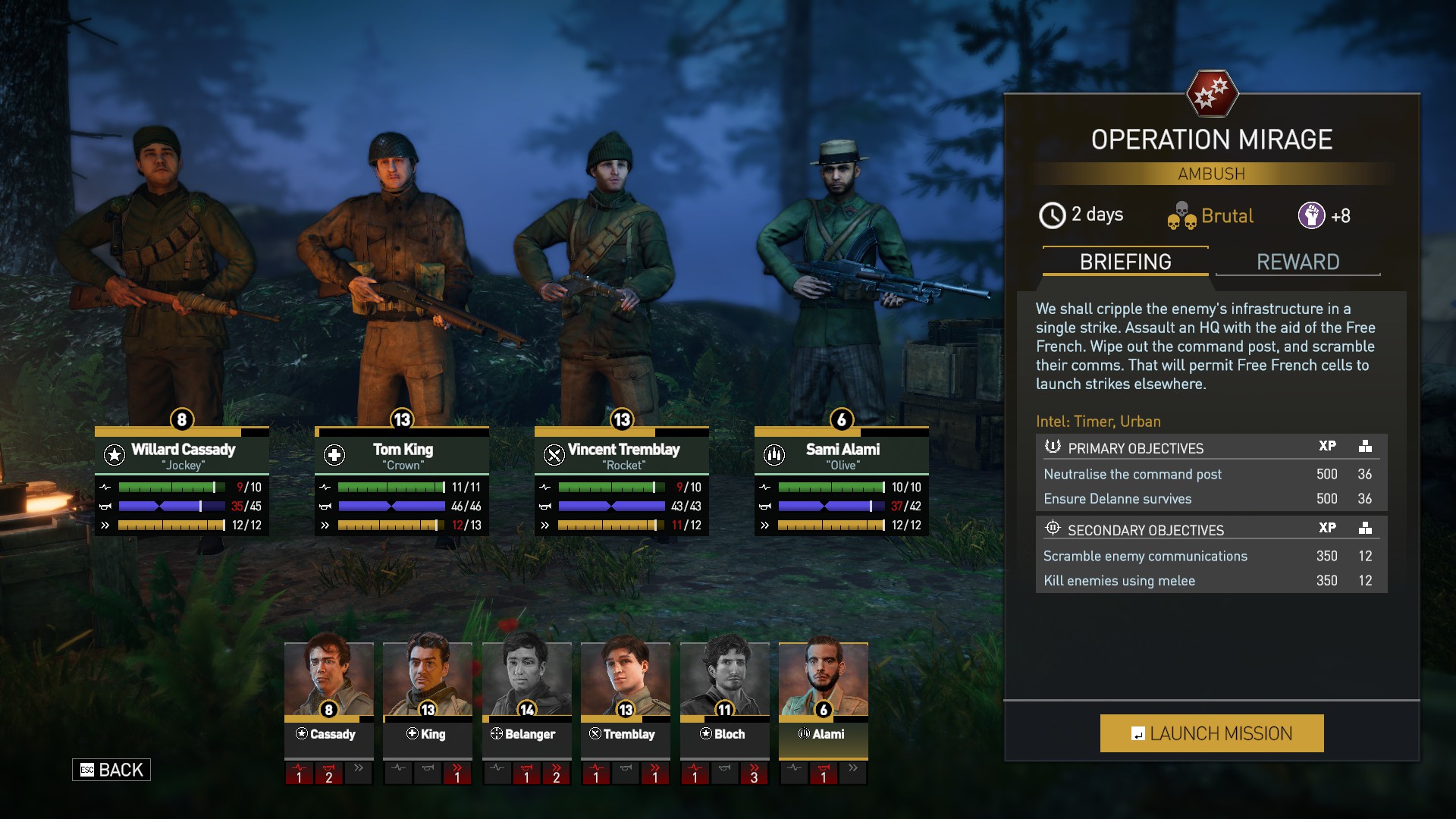Select Cassady's roster portrait

tap(328, 679)
